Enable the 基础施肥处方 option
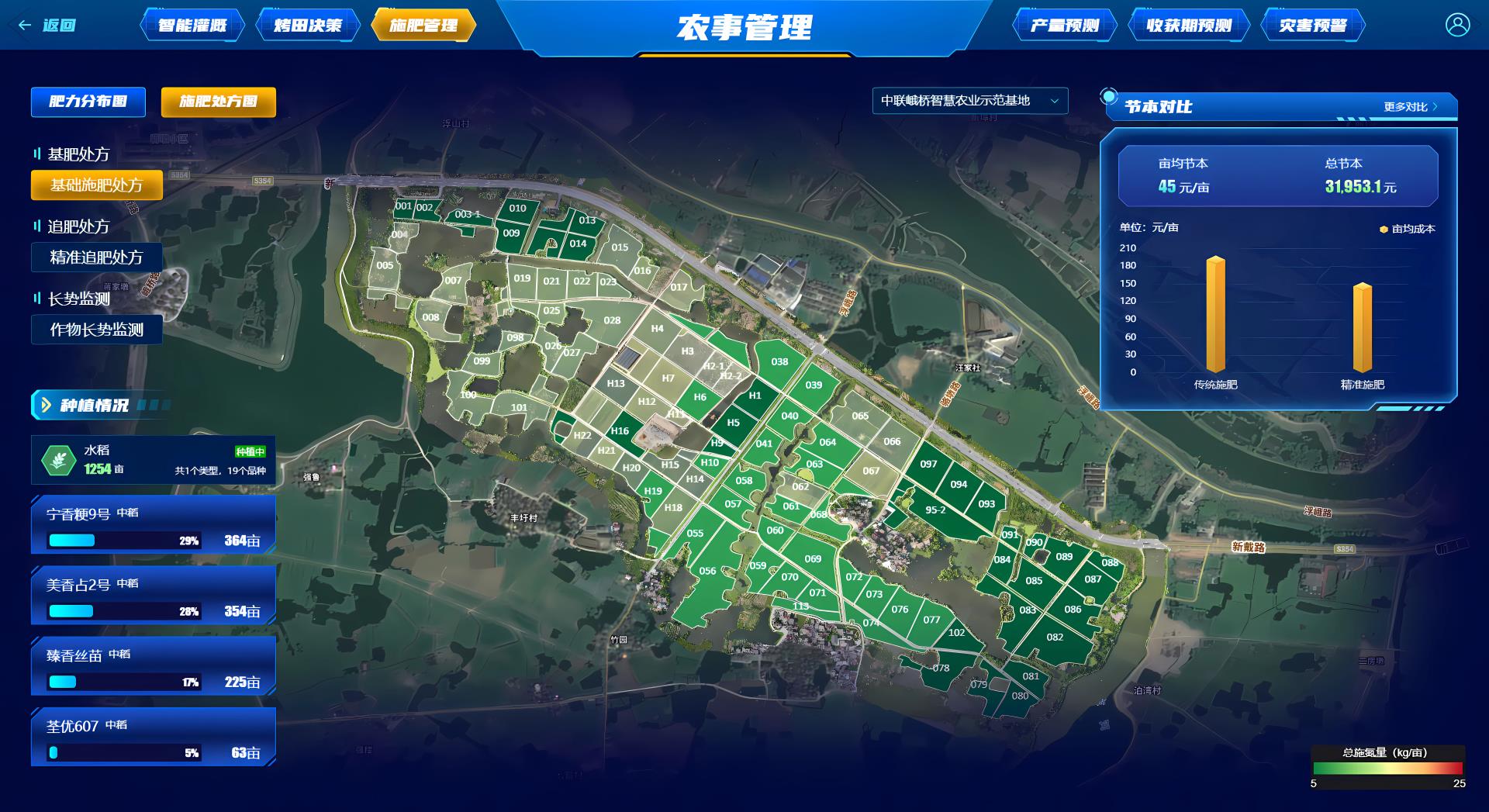 click(97, 185)
